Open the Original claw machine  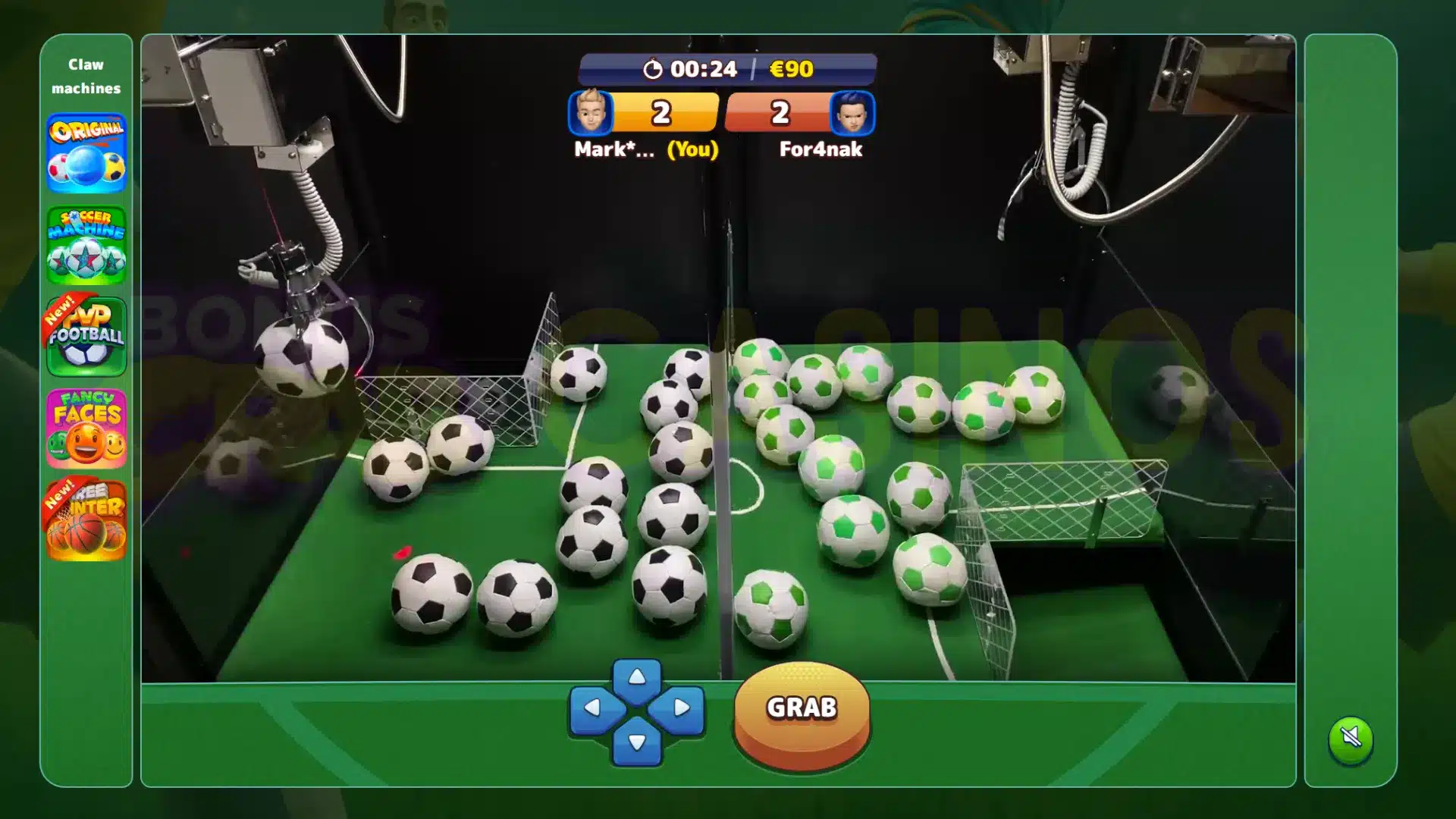pyautogui.click(x=86, y=154)
